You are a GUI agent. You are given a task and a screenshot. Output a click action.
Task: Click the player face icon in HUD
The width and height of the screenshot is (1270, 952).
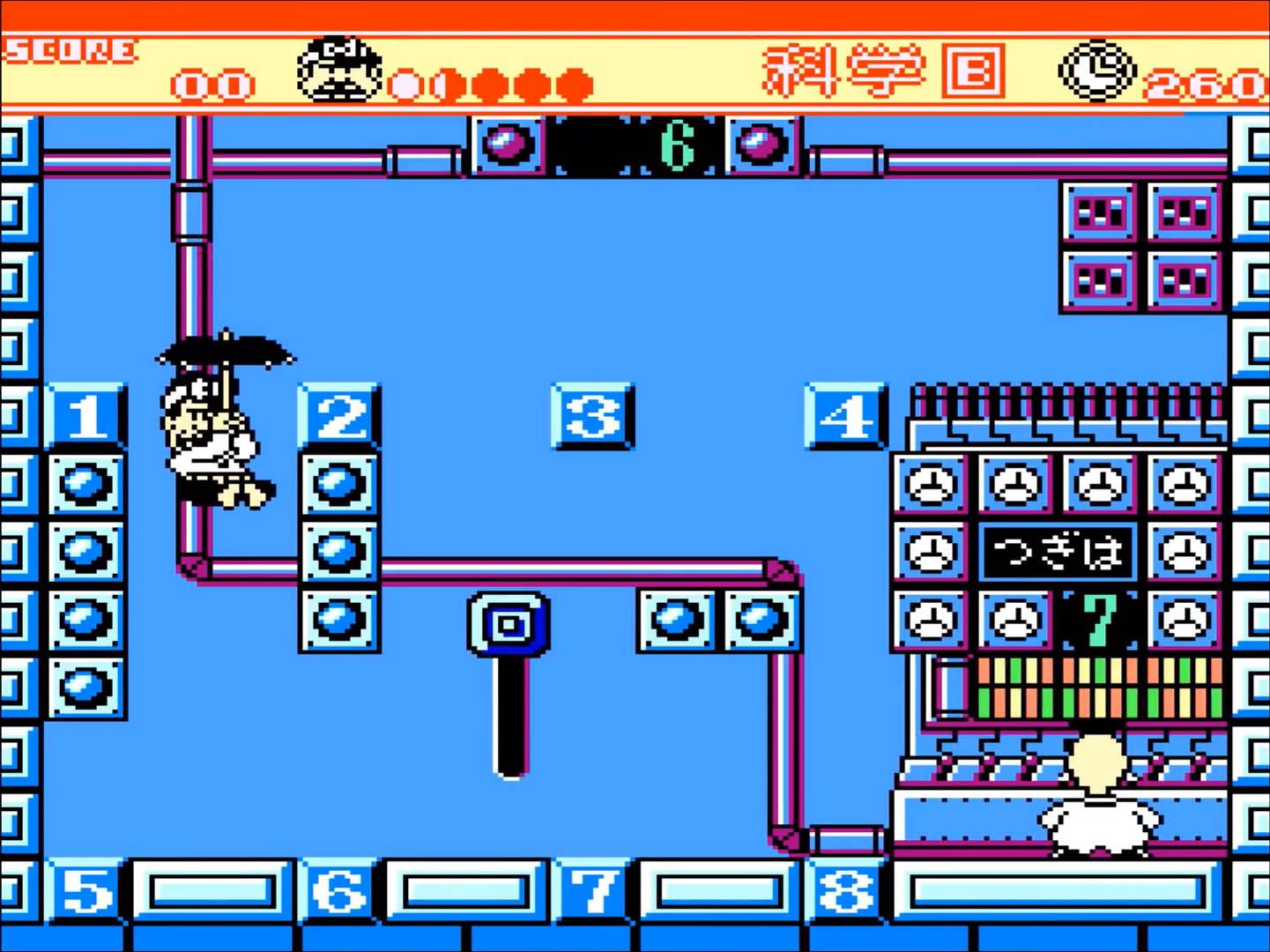coord(339,71)
